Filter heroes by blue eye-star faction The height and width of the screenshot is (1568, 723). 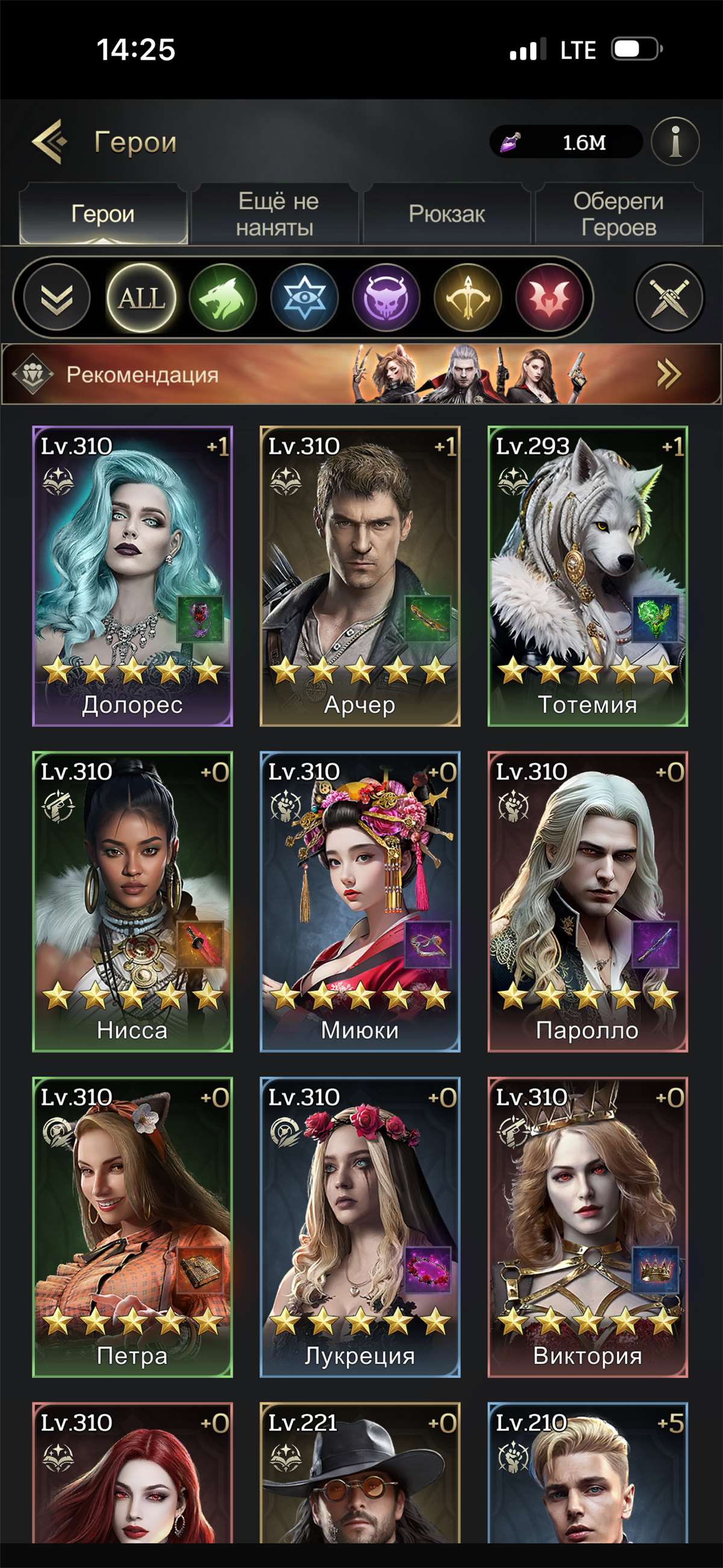tap(304, 298)
